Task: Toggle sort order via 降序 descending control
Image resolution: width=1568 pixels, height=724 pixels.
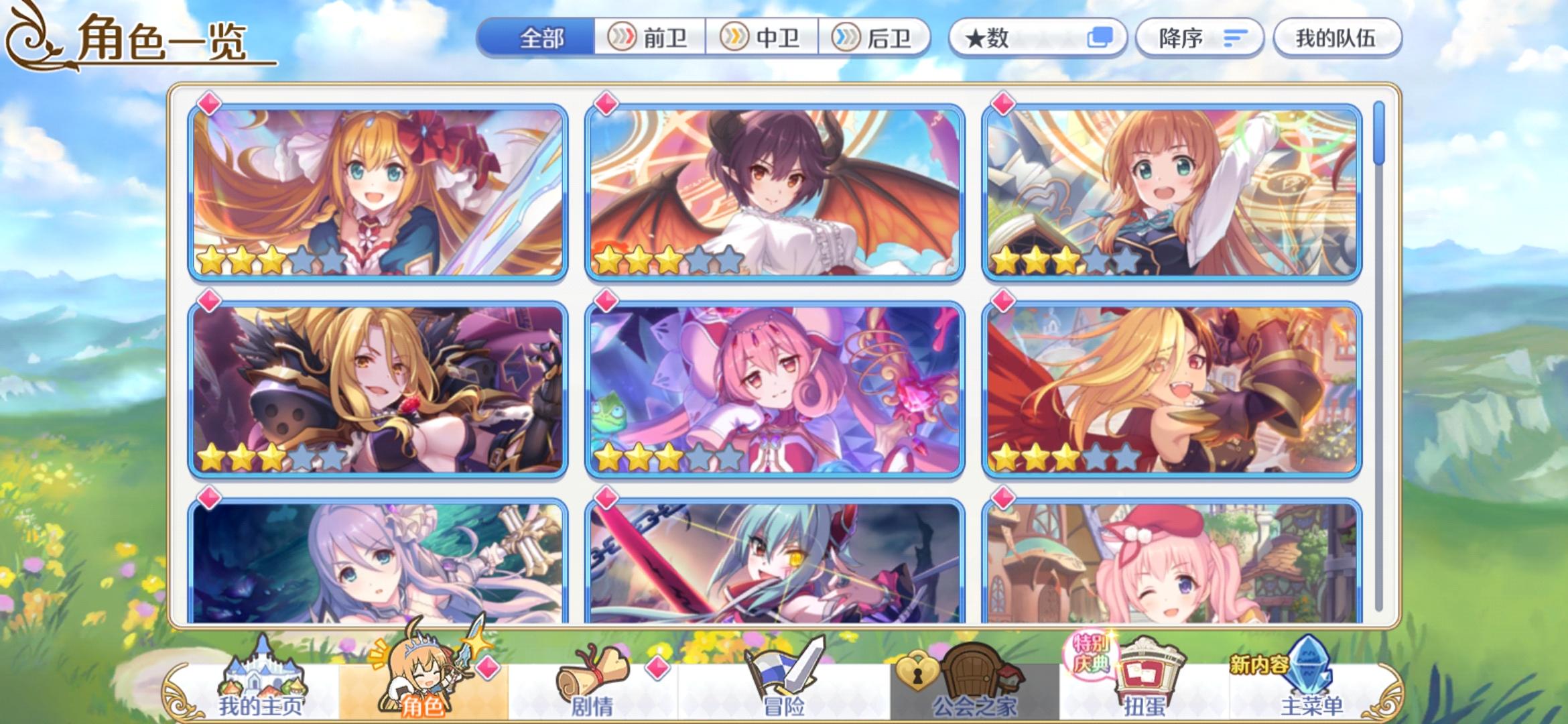Action: [x=1199, y=38]
